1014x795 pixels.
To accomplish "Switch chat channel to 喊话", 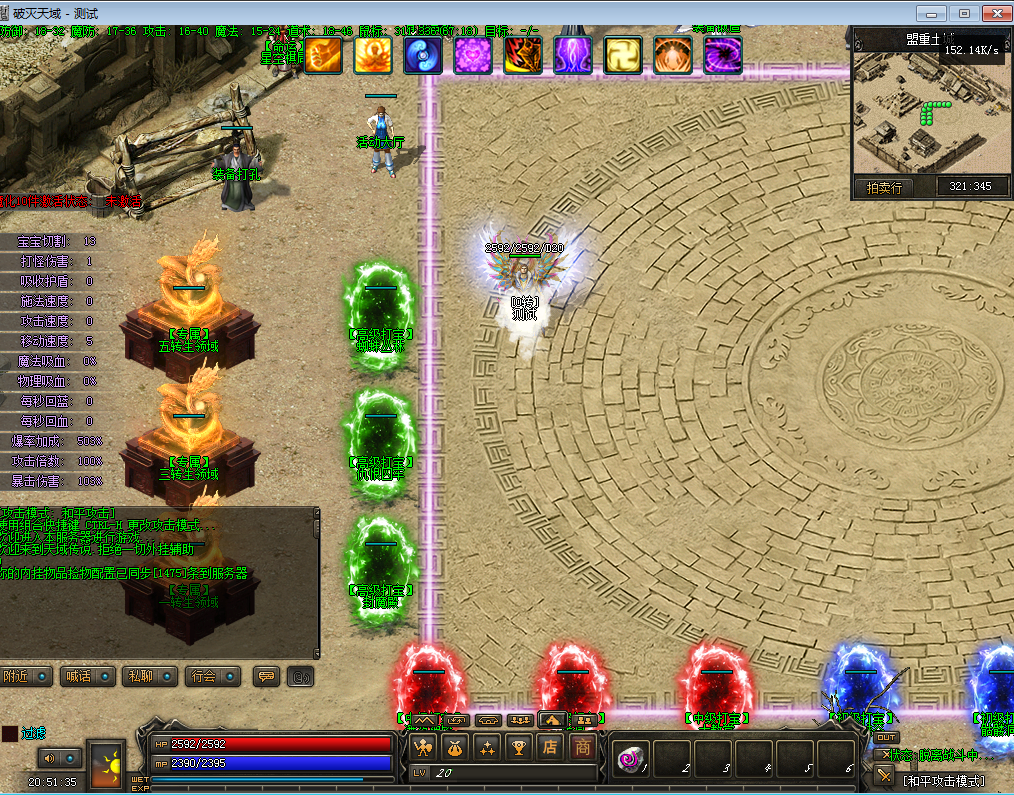I will tap(89, 677).
